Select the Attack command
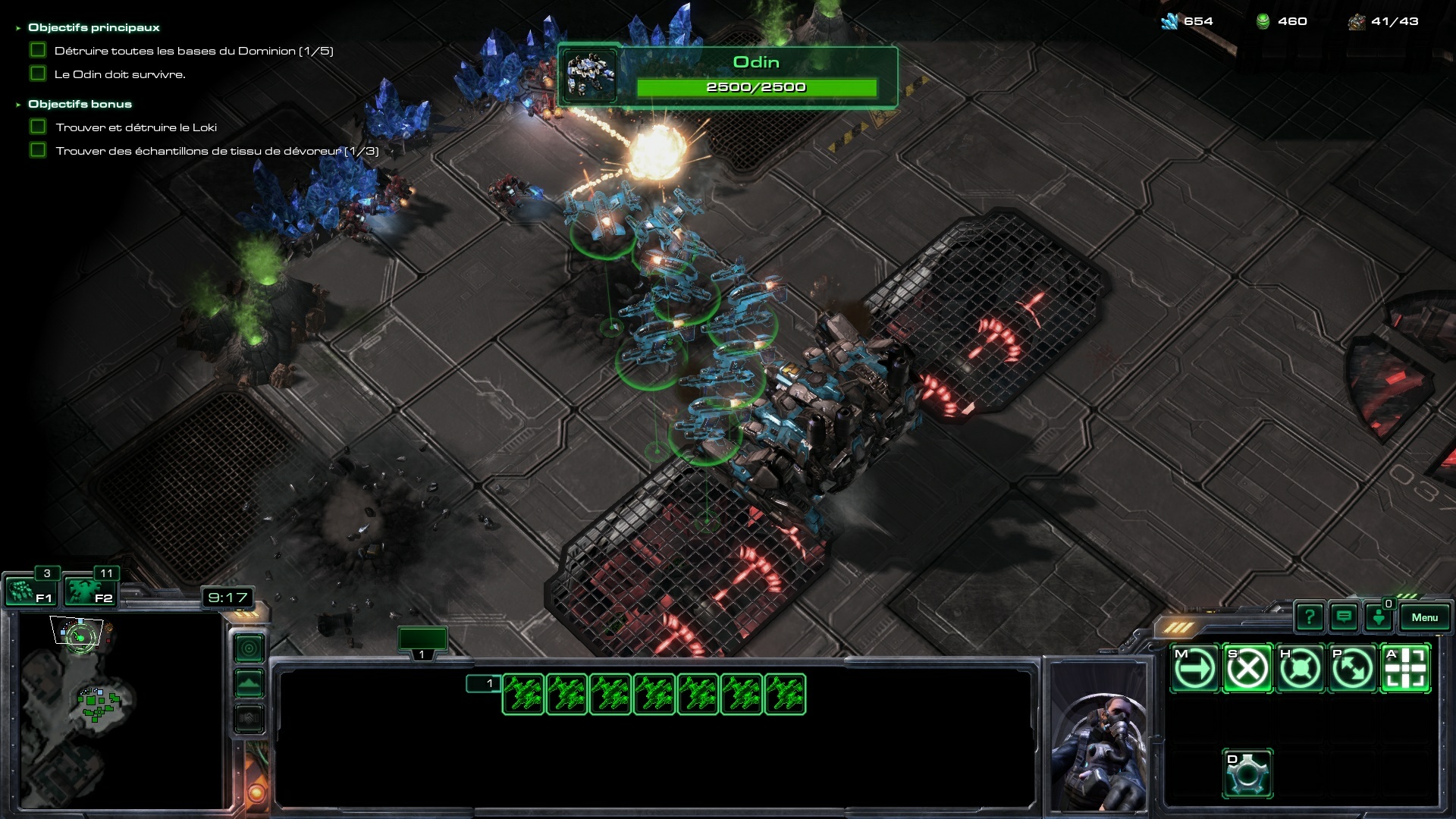Screen dimensions: 1456x819 pyautogui.click(x=1405, y=669)
